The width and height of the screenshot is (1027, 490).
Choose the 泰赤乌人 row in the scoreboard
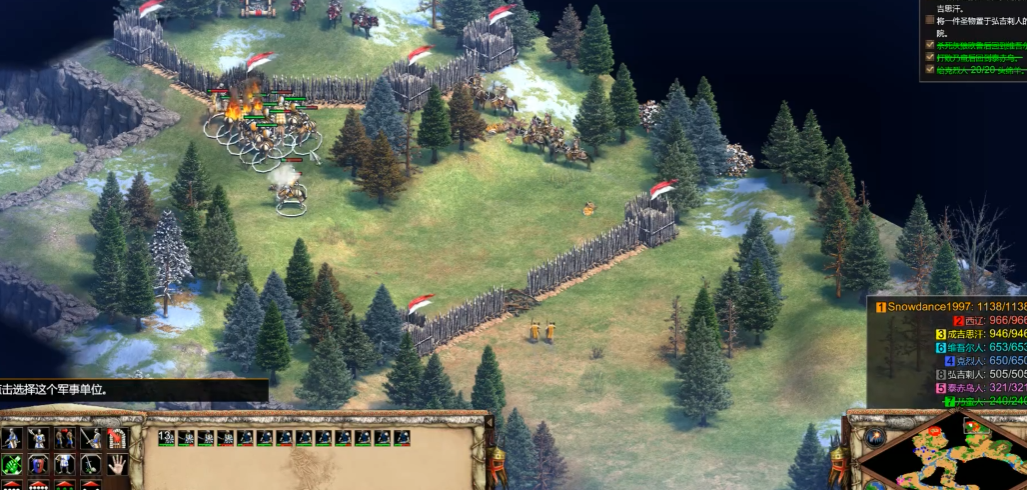point(980,388)
